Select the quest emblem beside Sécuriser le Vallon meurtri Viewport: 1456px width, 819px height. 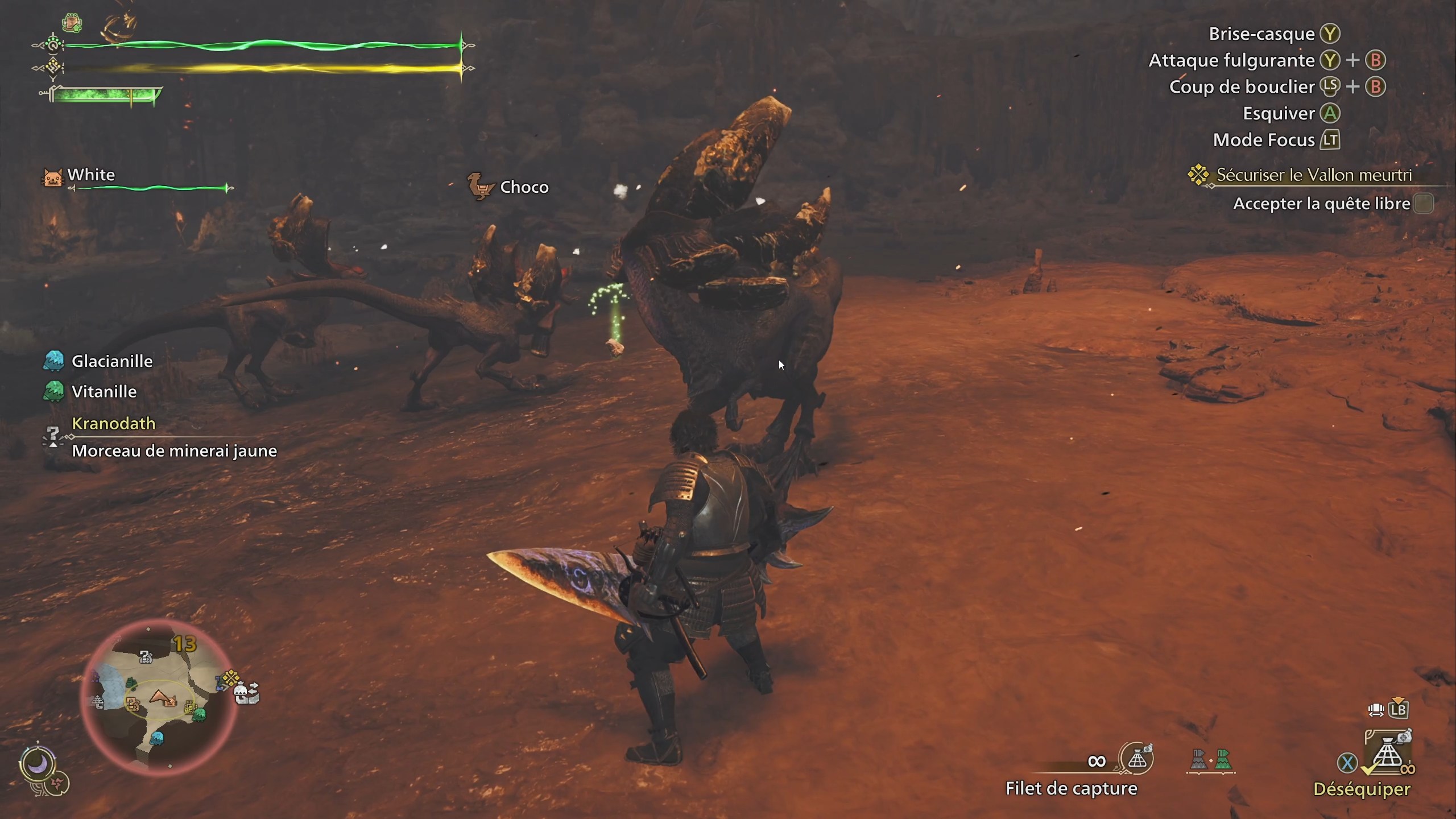click(1198, 175)
